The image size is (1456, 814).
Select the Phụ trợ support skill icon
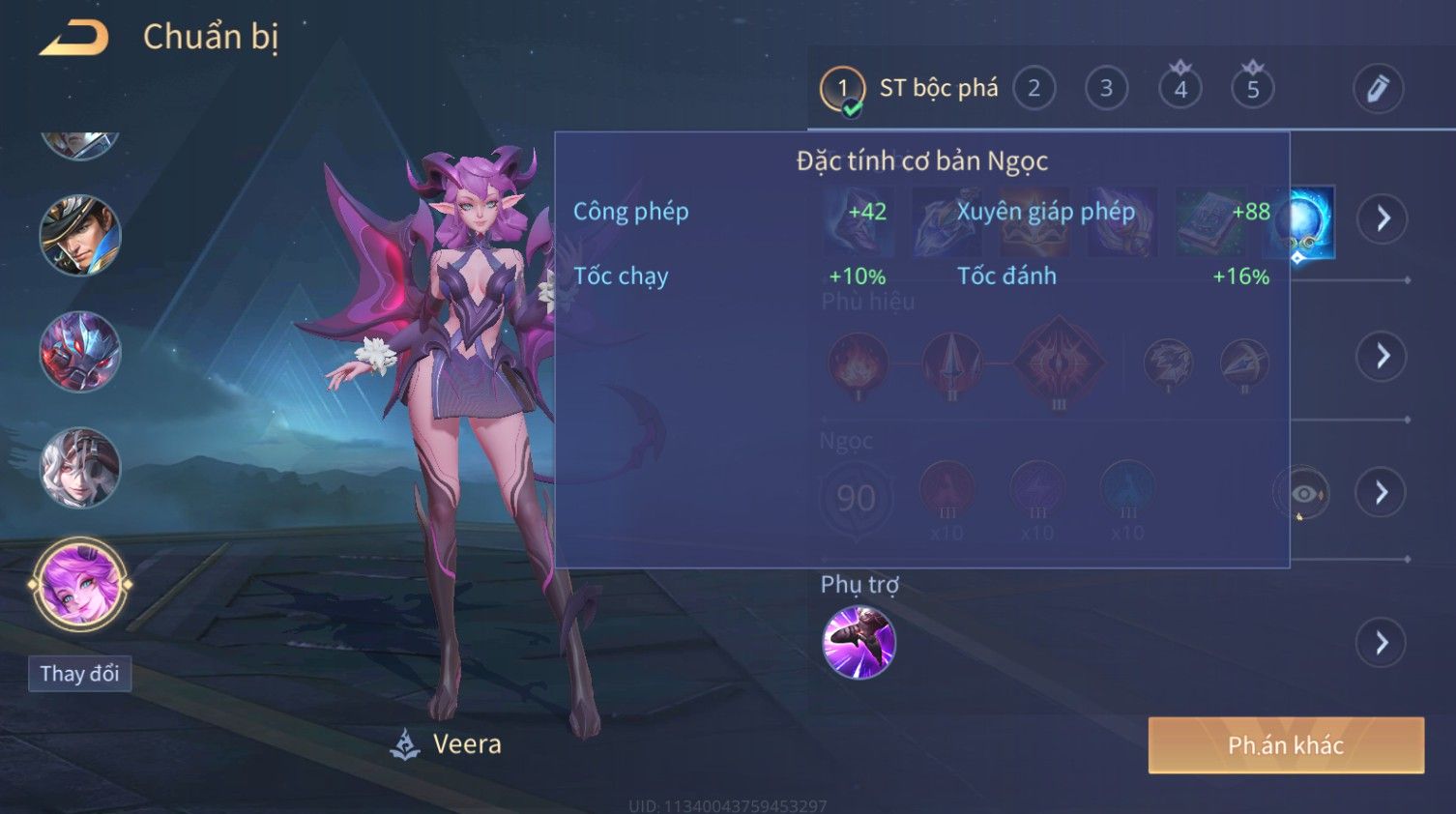point(859,643)
